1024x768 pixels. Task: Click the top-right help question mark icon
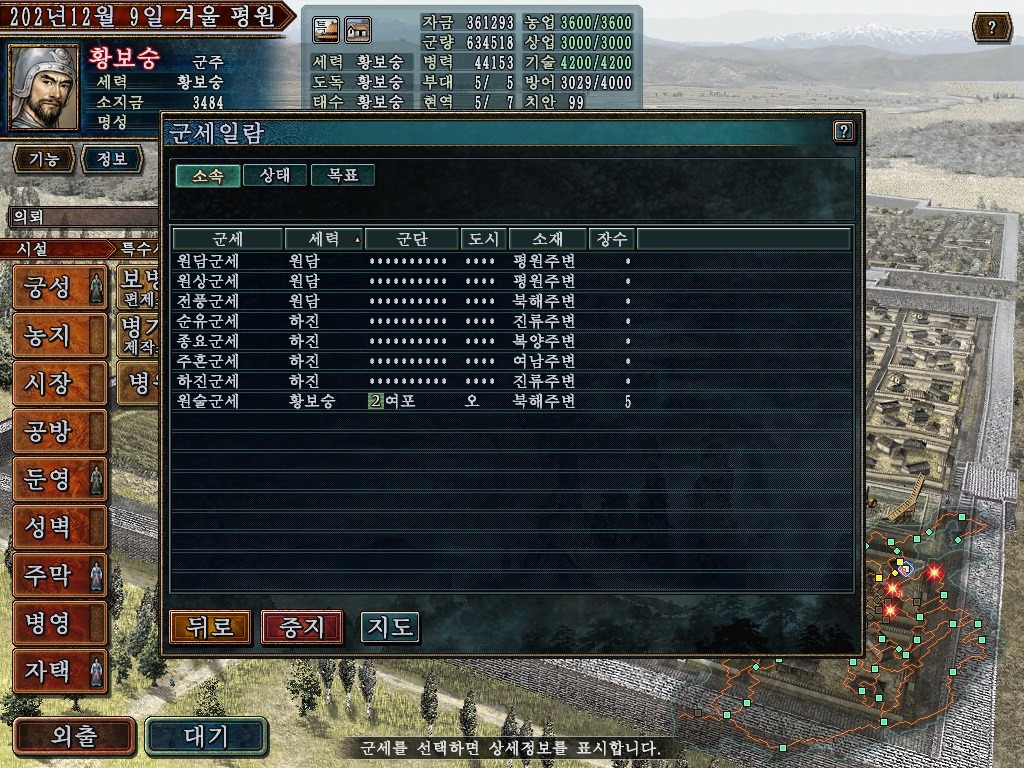click(x=991, y=27)
